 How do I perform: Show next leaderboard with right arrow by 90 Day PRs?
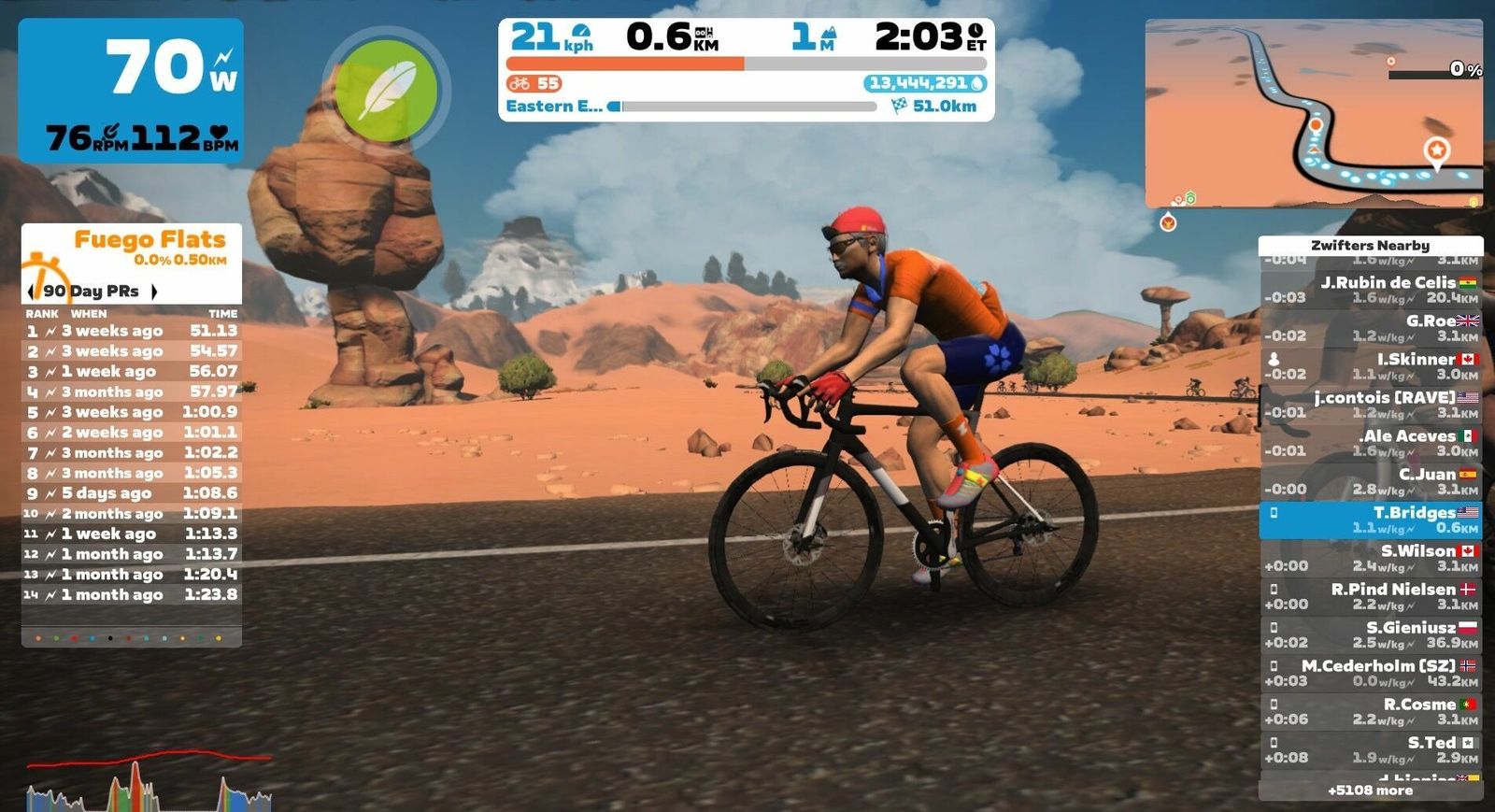click(154, 292)
